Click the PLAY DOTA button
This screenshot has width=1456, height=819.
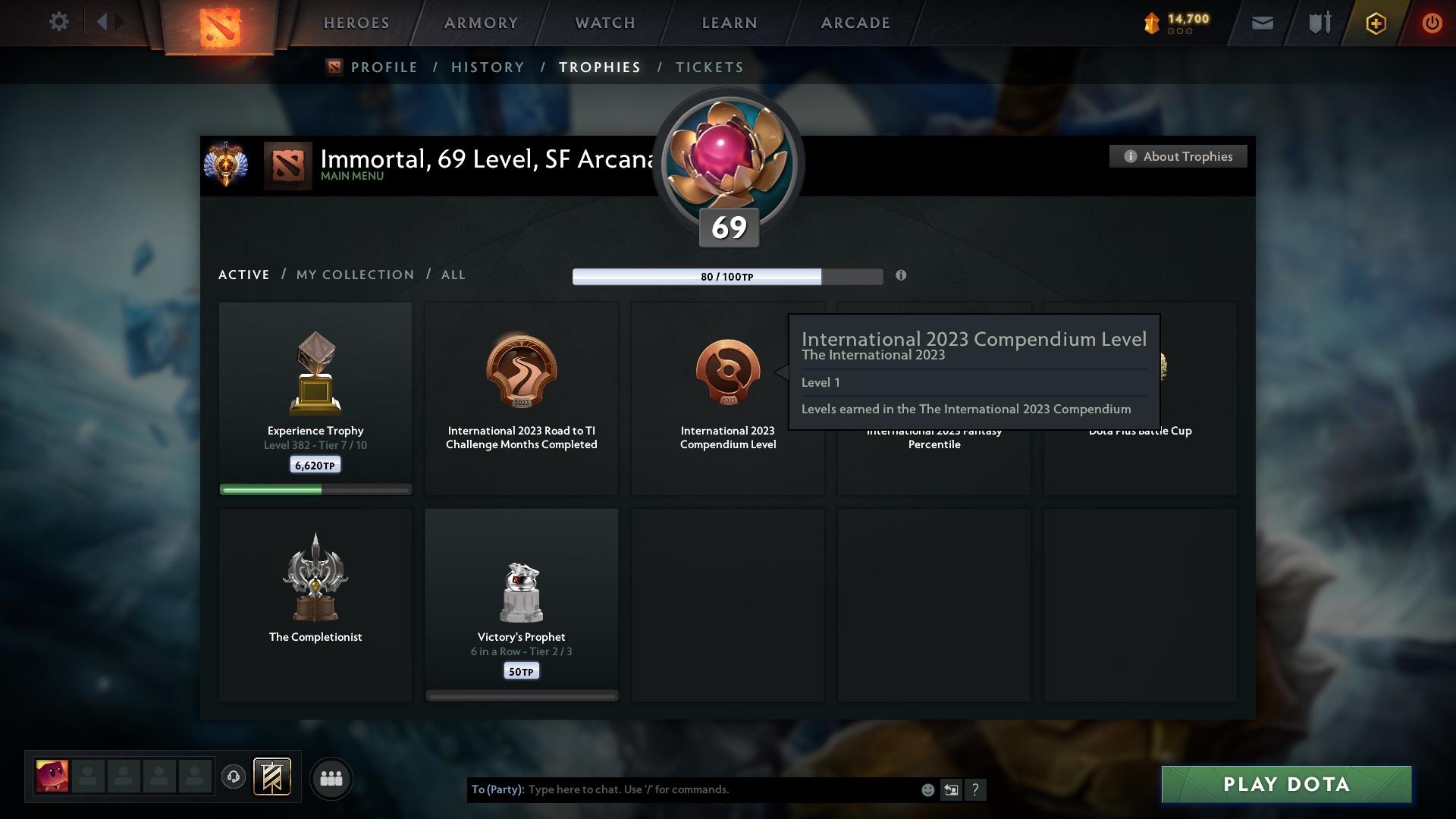[1285, 784]
